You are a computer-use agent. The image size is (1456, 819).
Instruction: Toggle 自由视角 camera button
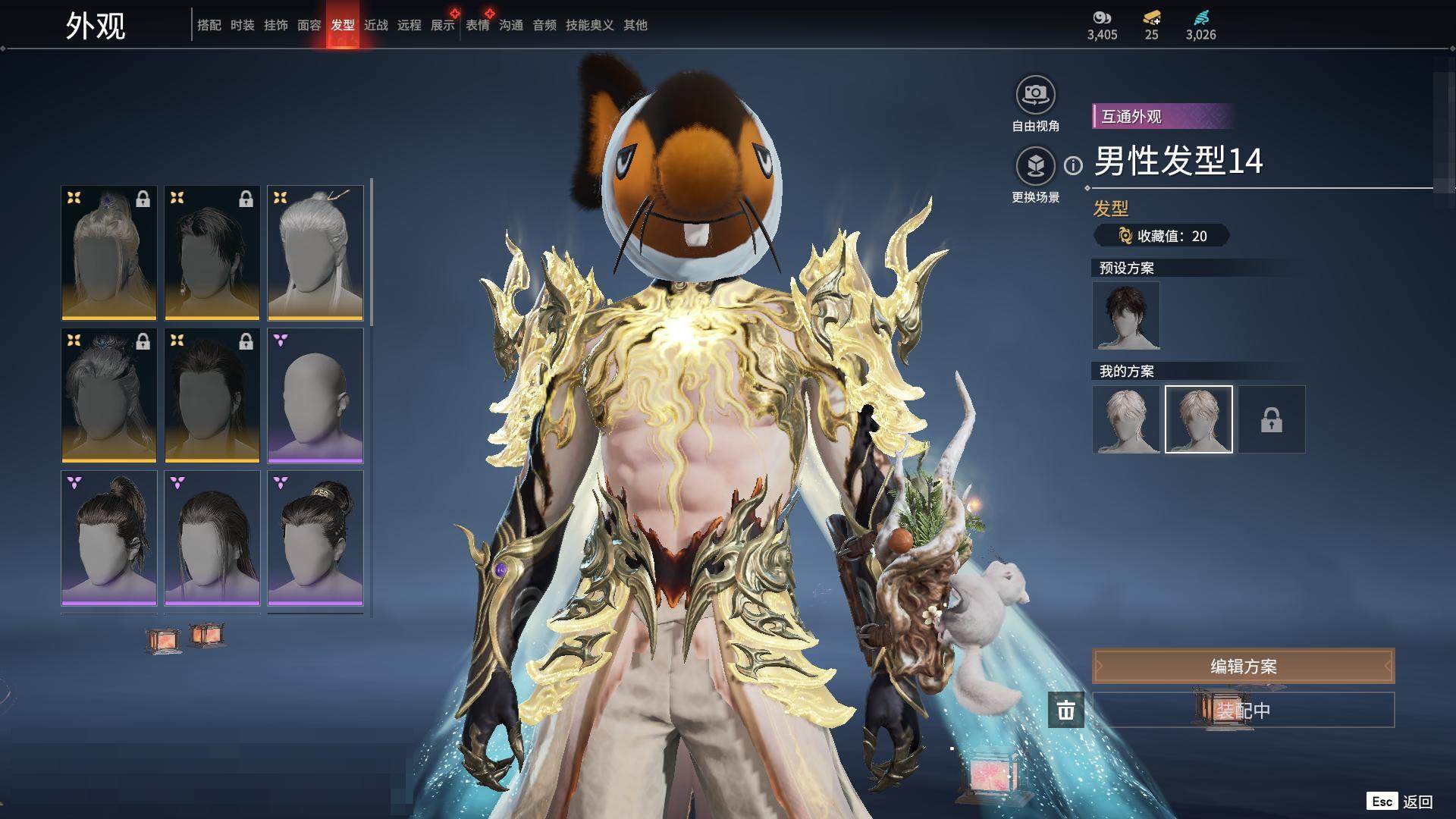(x=1035, y=96)
